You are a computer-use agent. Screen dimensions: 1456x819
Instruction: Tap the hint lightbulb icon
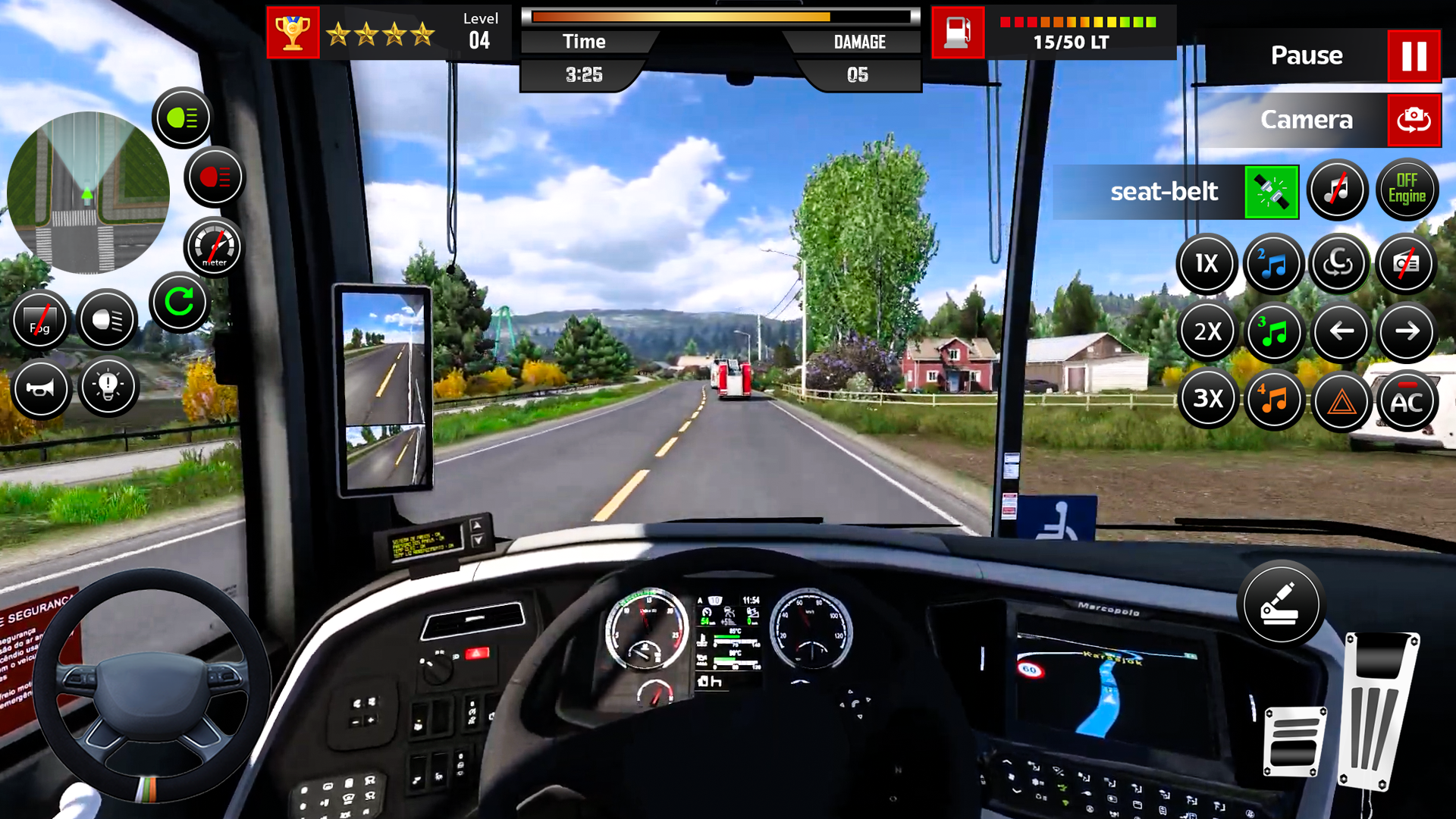coord(108,387)
